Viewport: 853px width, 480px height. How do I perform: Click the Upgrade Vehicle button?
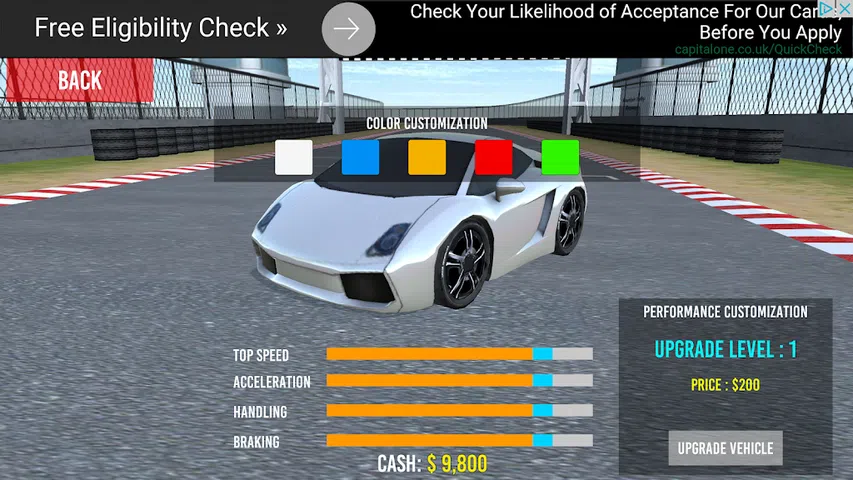pyautogui.click(x=725, y=448)
